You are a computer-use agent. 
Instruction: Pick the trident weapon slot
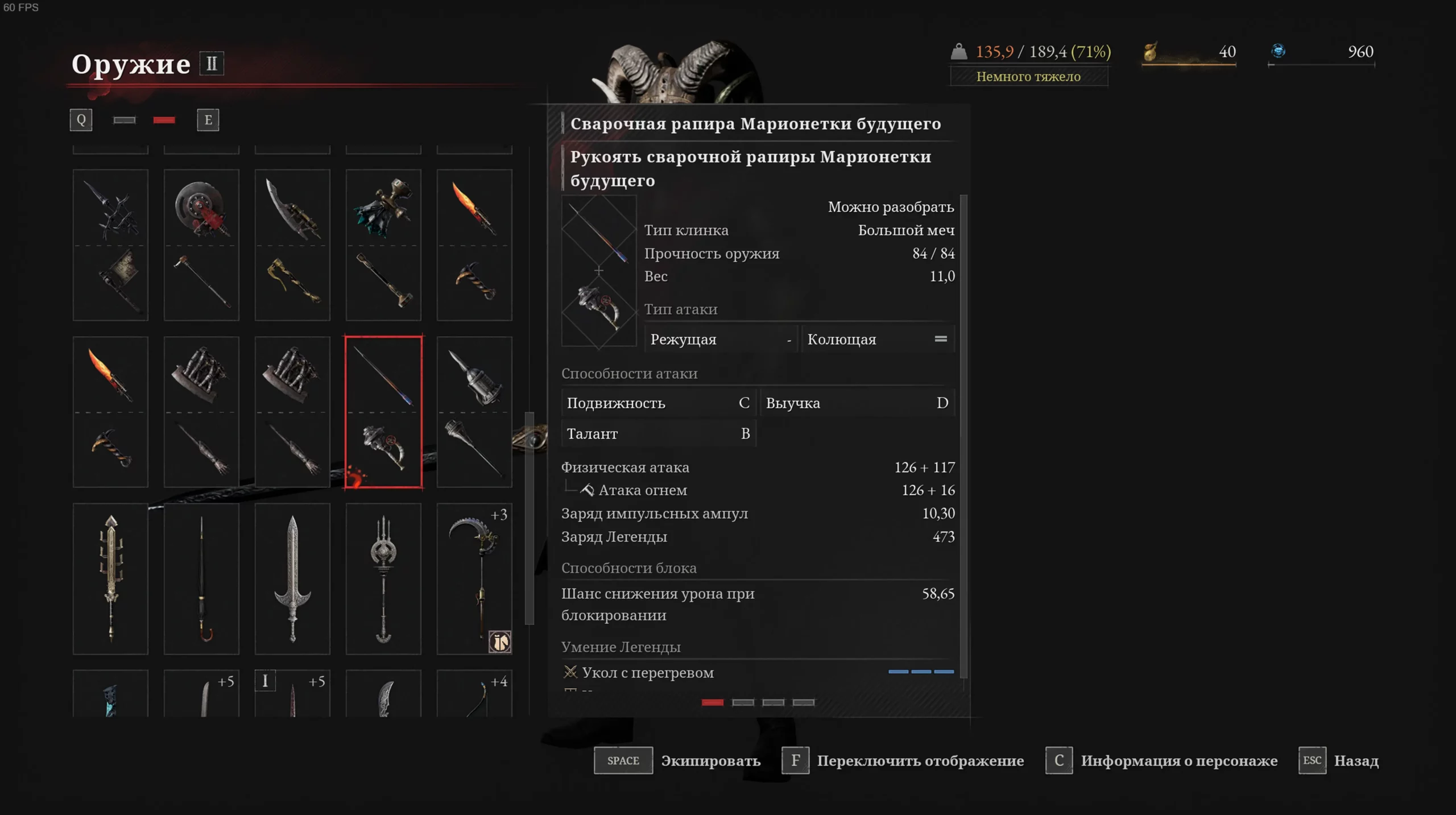tap(383, 578)
